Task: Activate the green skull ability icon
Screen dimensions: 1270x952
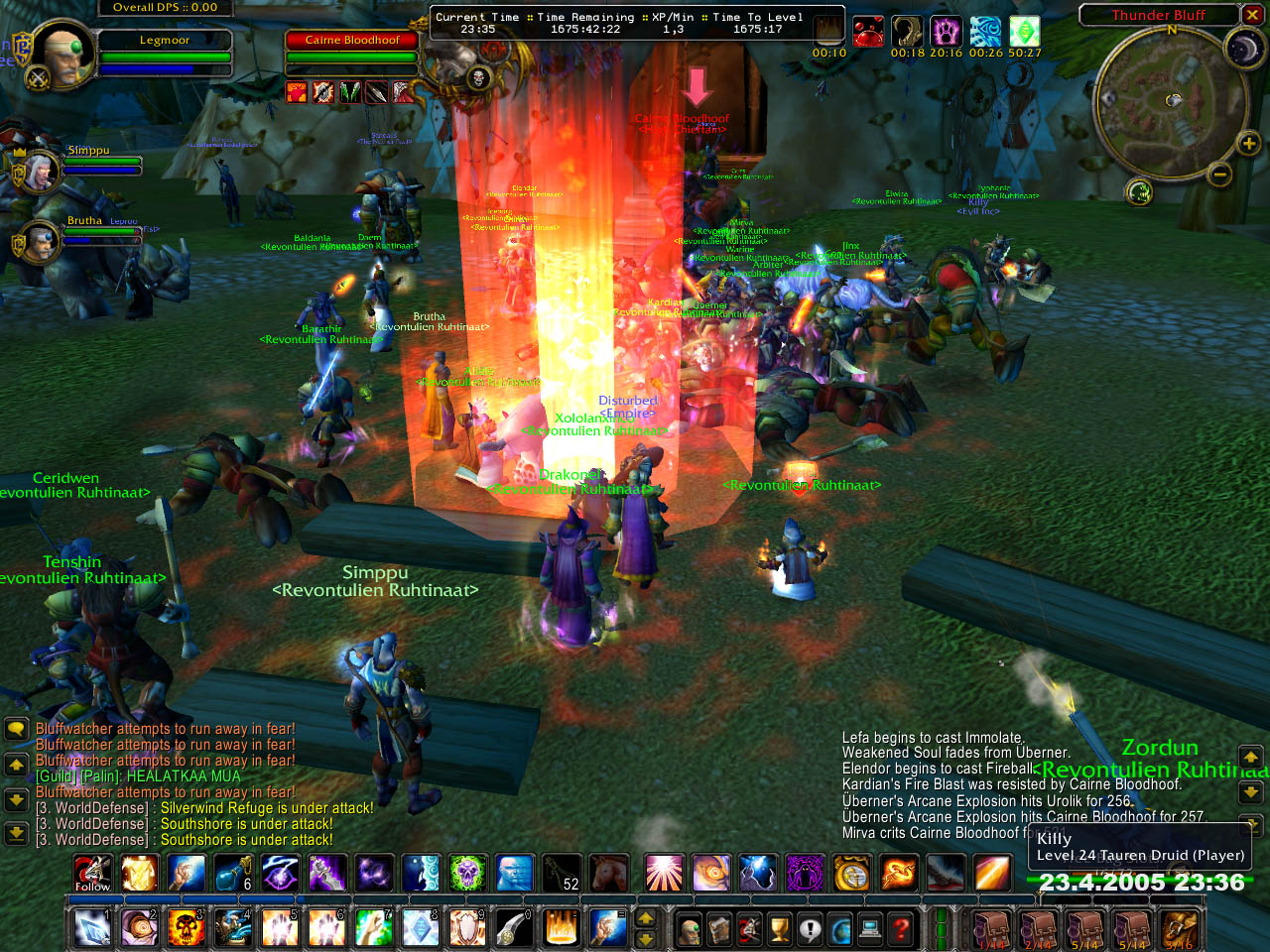Action: click(467, 873)
